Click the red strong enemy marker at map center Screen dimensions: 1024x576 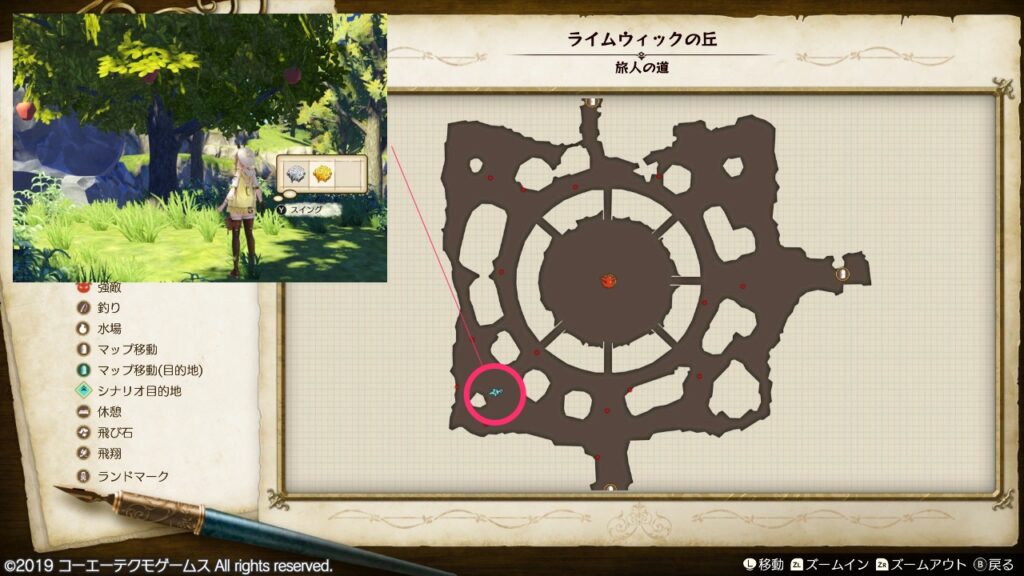(x=607, y=281)
